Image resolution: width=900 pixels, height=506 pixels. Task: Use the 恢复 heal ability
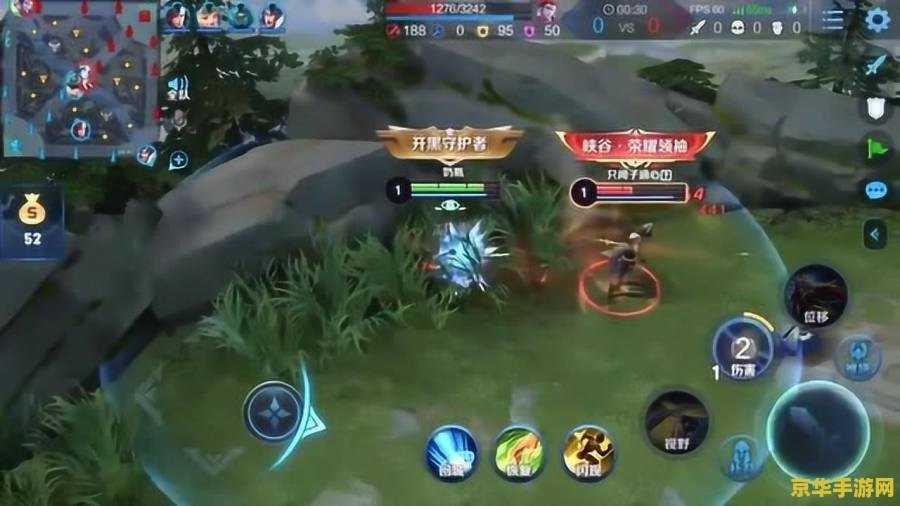coord(517,451)
